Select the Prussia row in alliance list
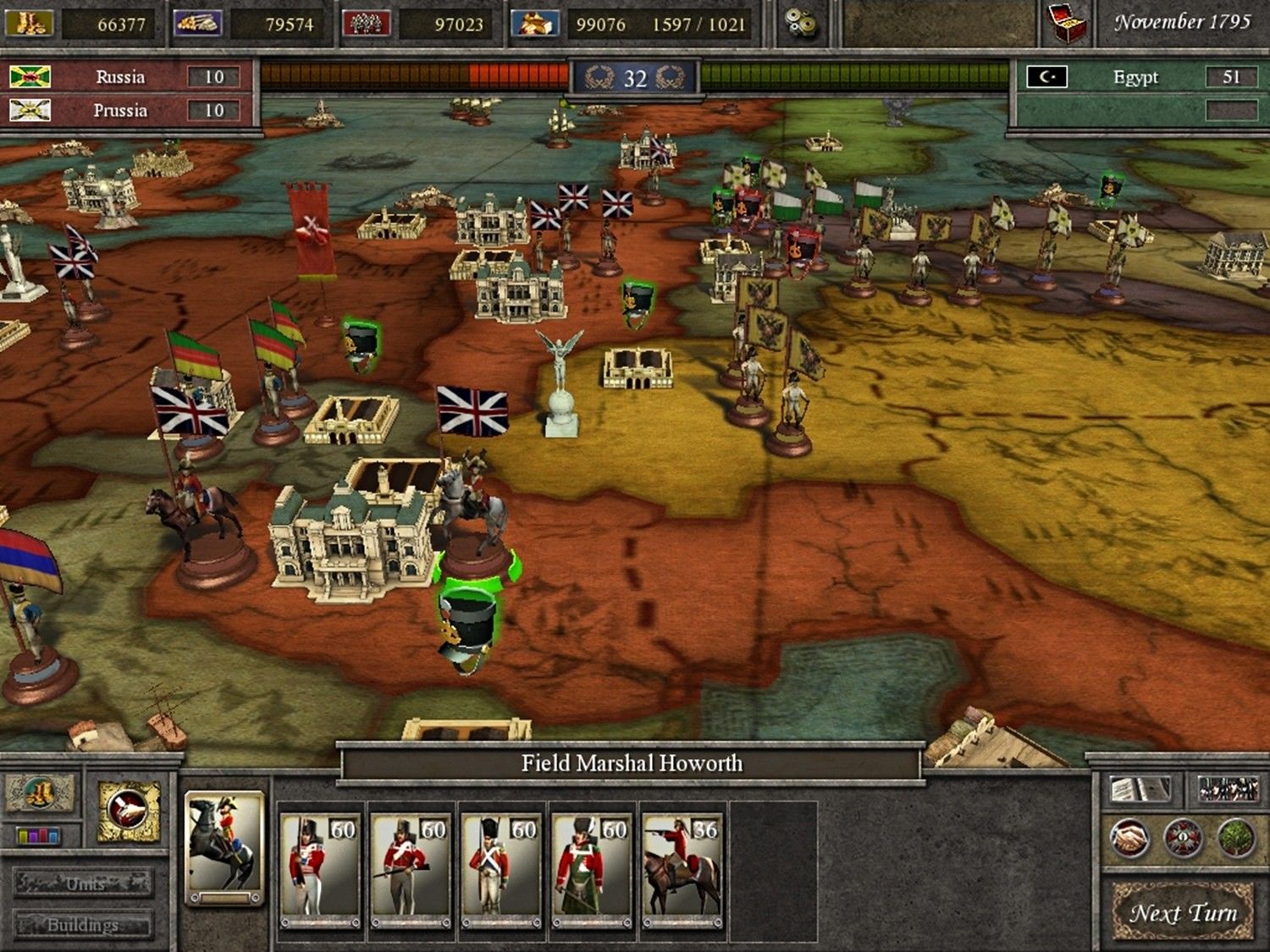This screenshot has height=952, width=1270. pyautogui.click(x=127, y=110)
